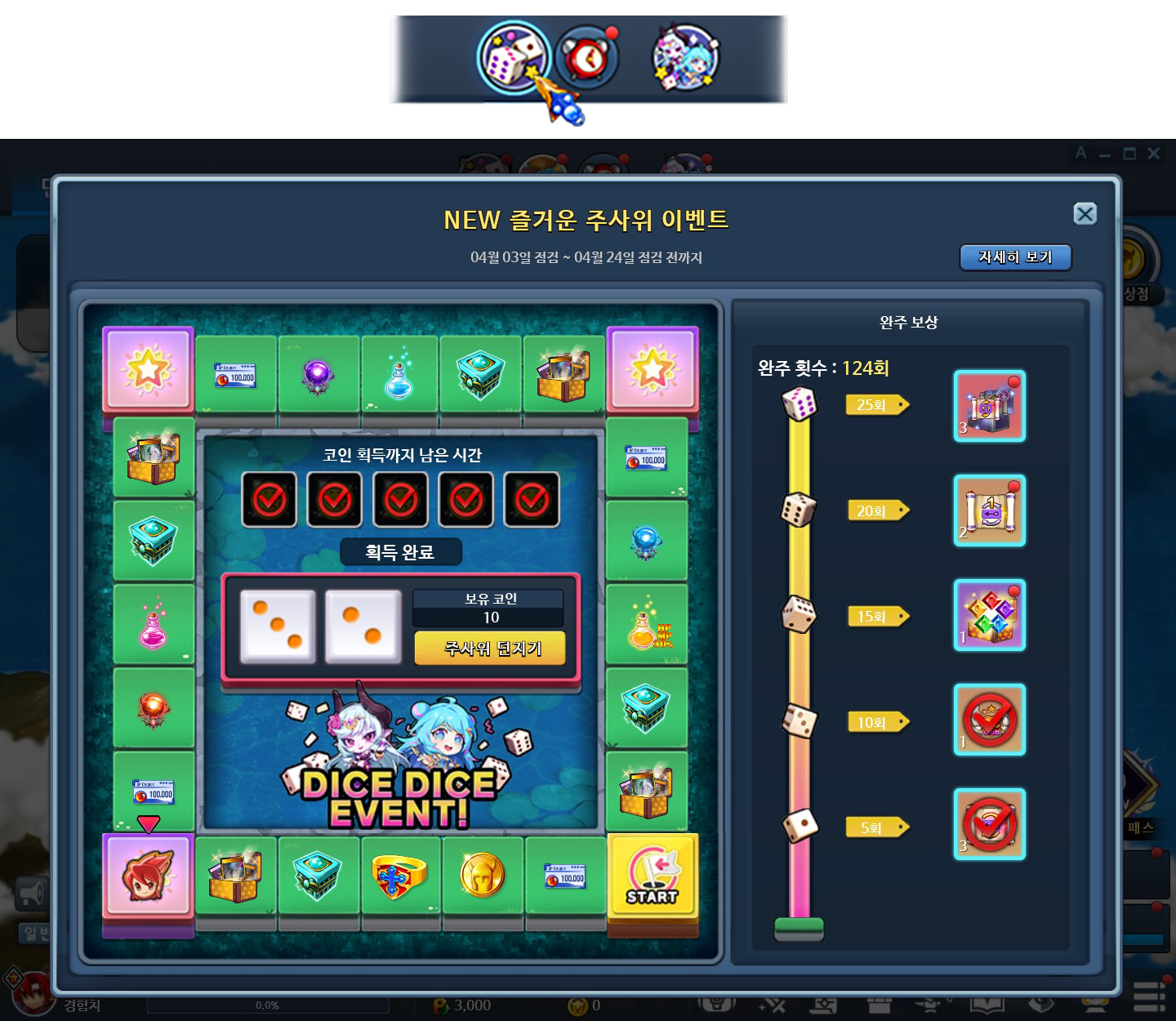Open event details via 자세히 보기
The image size is (1176, 1021).
tap(1015, 258)
